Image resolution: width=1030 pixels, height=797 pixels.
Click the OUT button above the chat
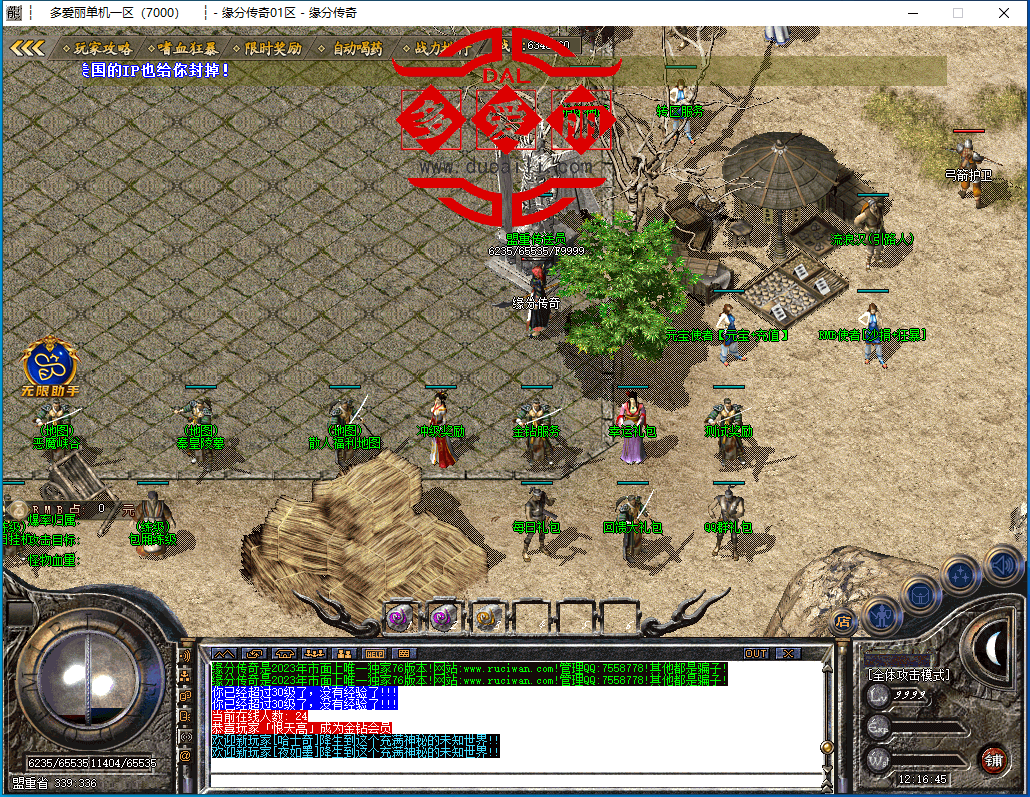(757, 653)
